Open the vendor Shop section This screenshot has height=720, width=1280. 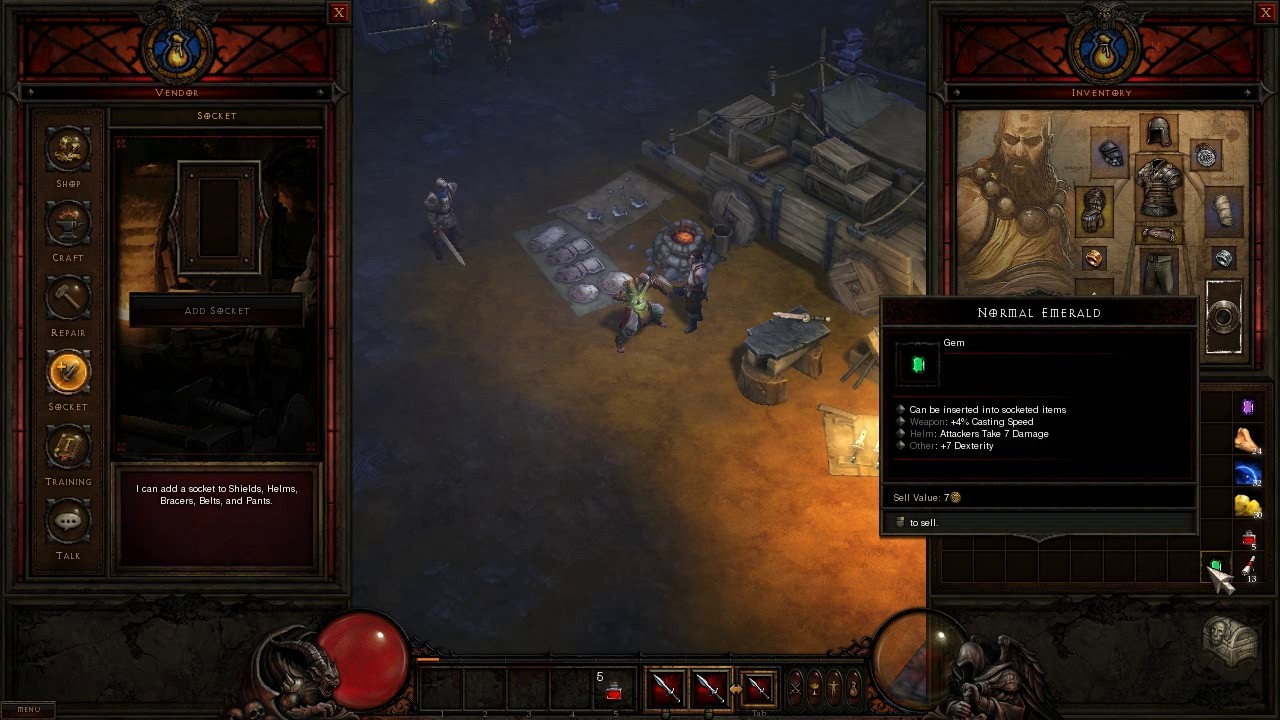click(68, 151)
